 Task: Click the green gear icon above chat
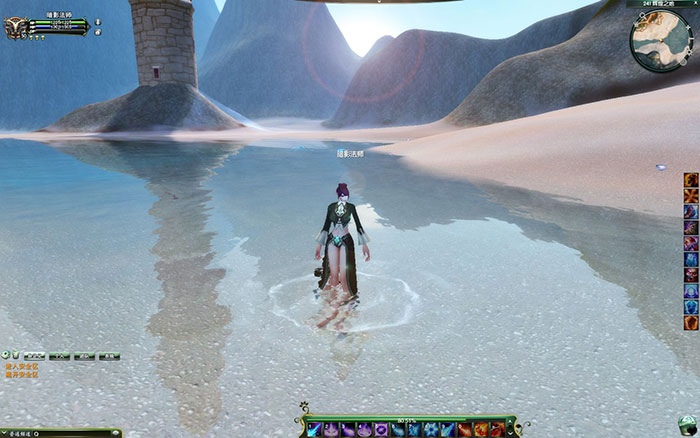[x=6, y=355]
